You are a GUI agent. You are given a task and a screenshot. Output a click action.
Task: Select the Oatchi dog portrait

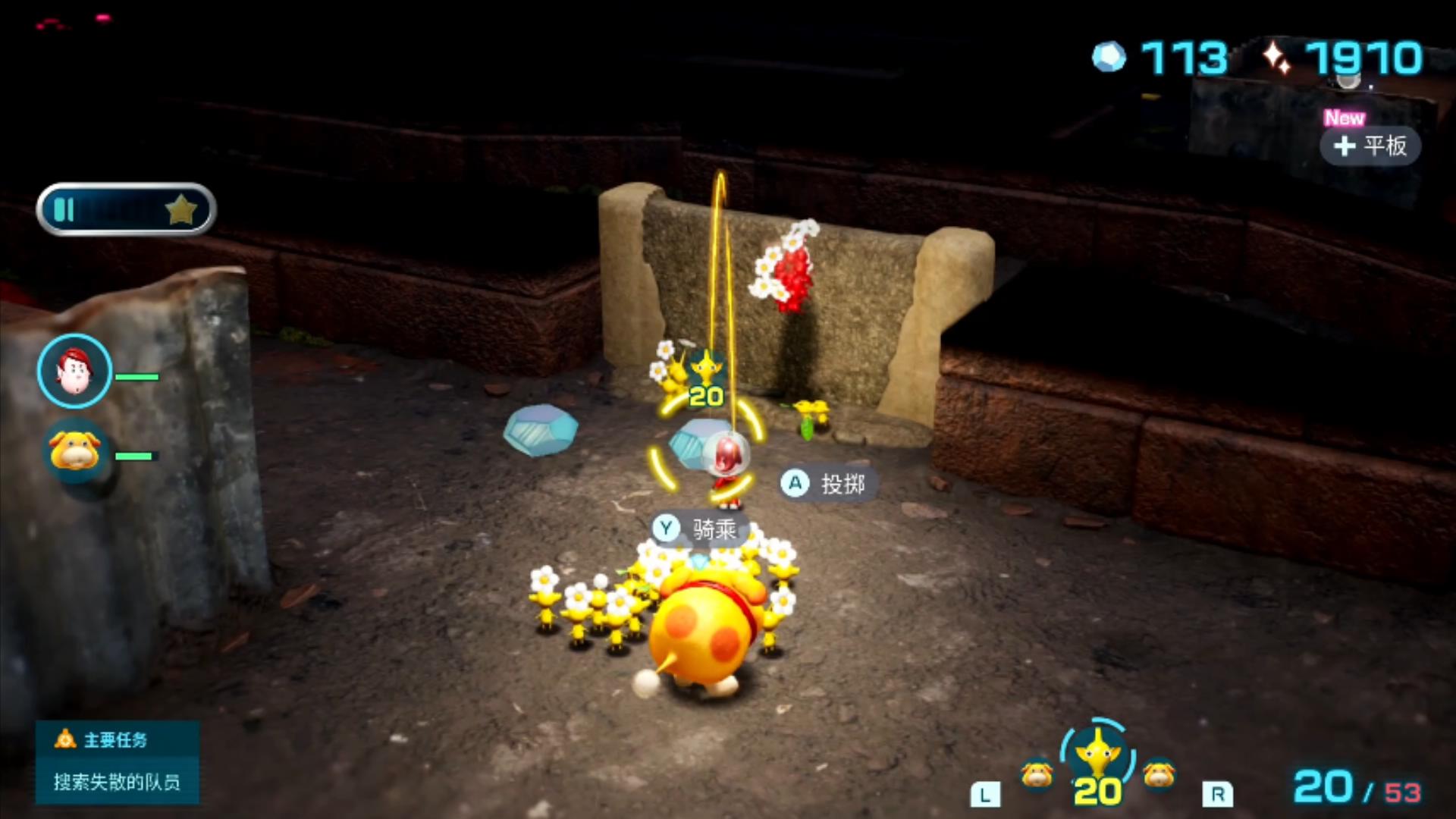point(74,450)
